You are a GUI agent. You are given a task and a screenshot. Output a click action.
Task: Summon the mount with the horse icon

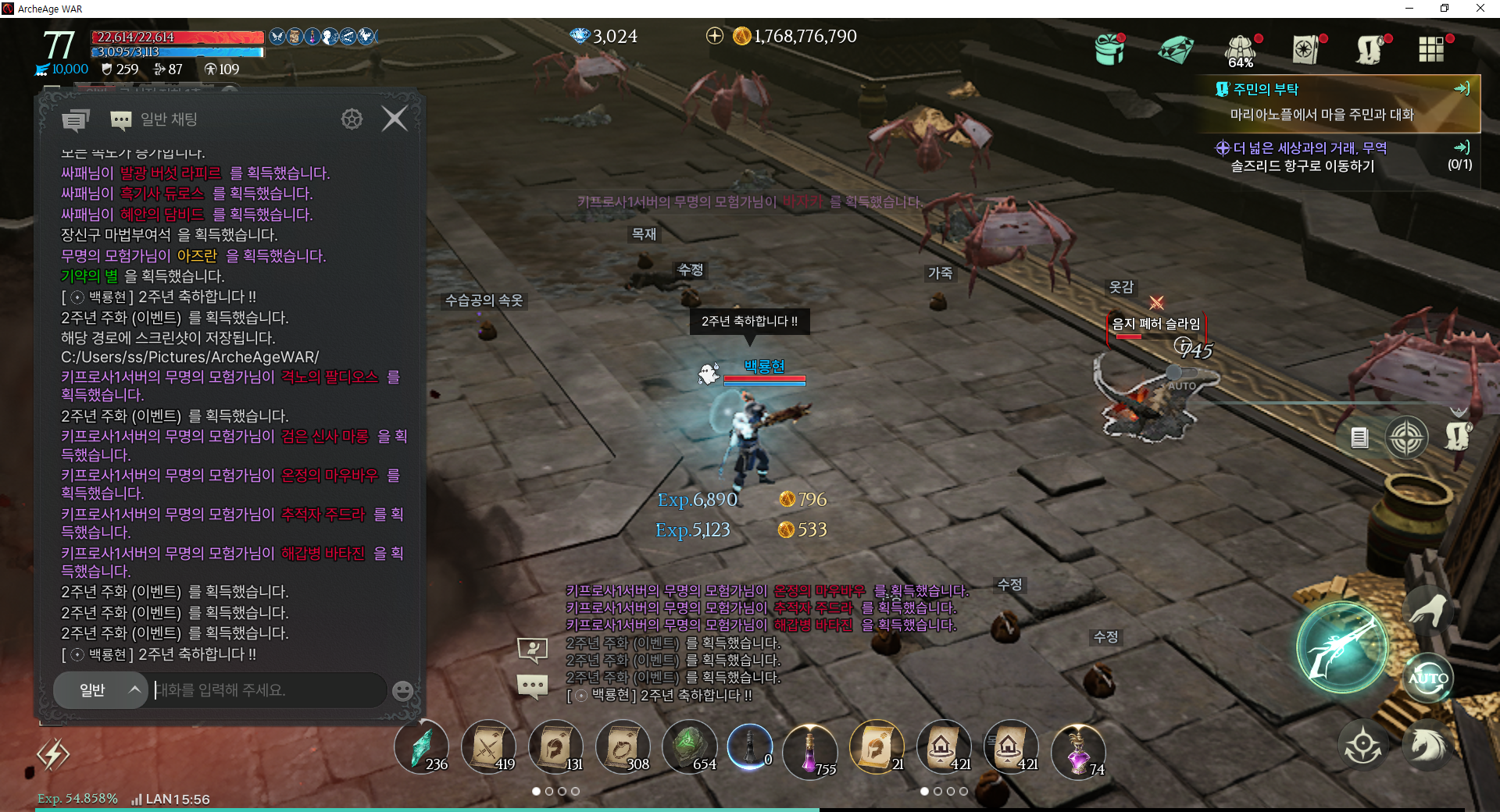1427,745
